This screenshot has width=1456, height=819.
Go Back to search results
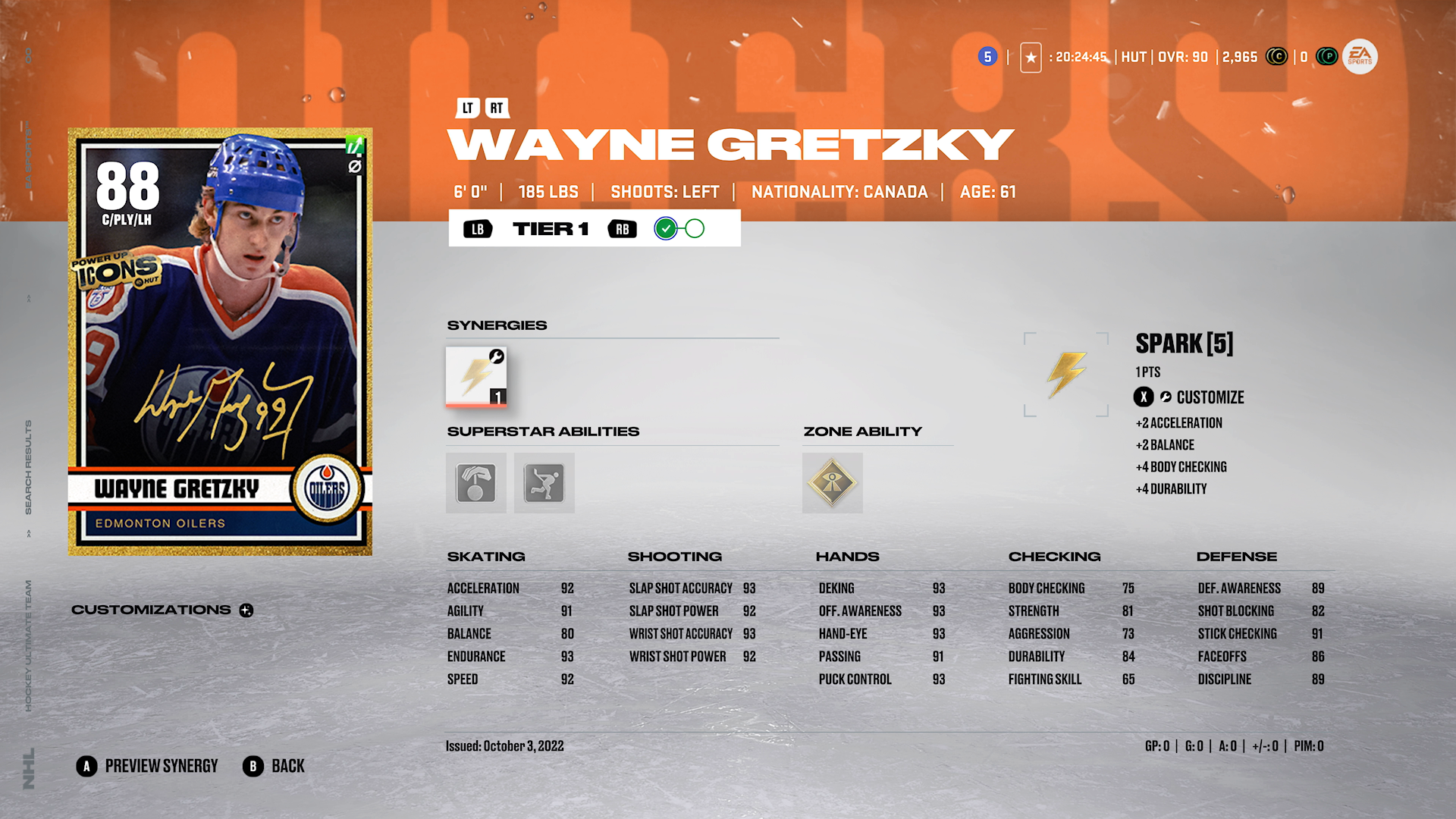pyautogui.click(x=274, y=767)
